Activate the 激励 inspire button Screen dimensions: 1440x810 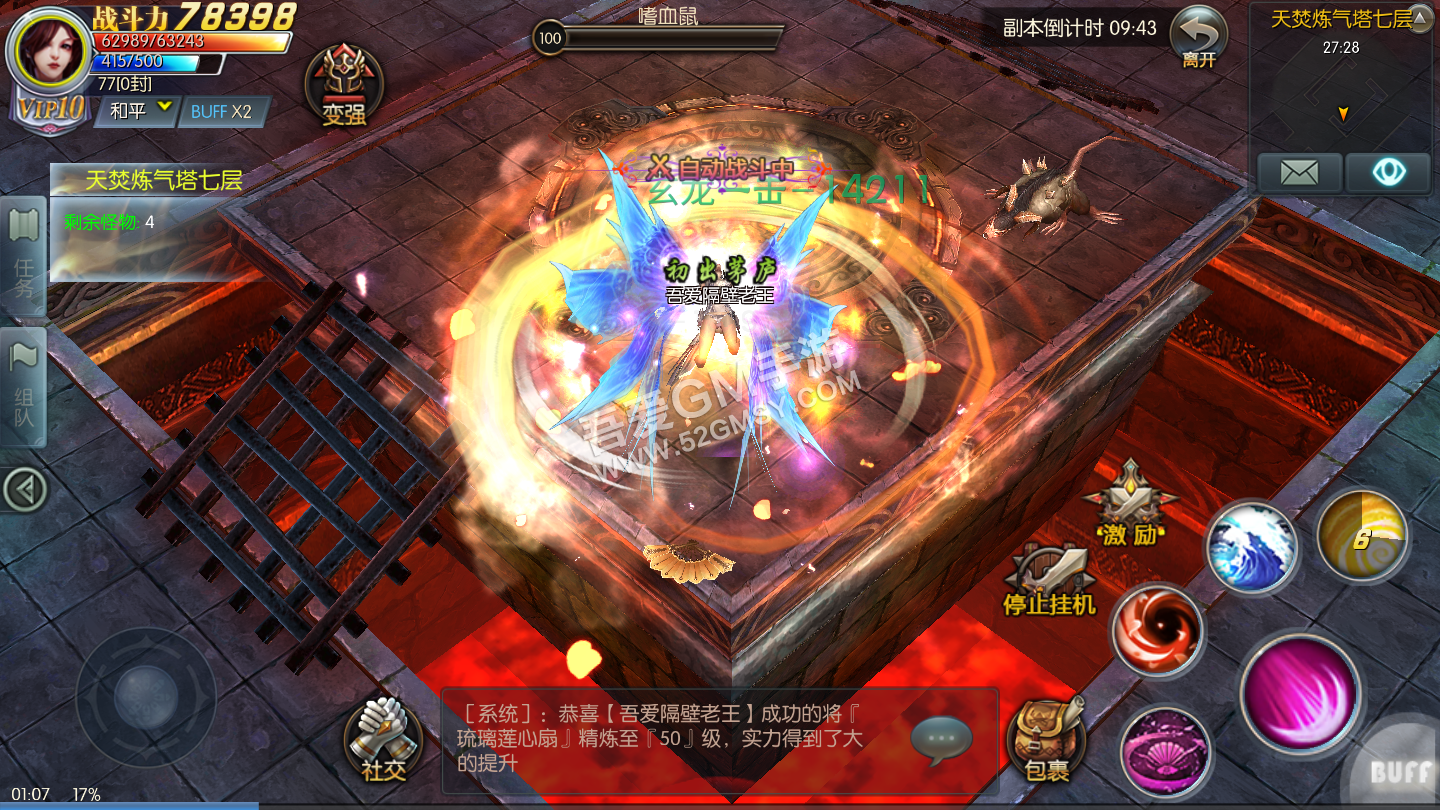(1130, 504)
